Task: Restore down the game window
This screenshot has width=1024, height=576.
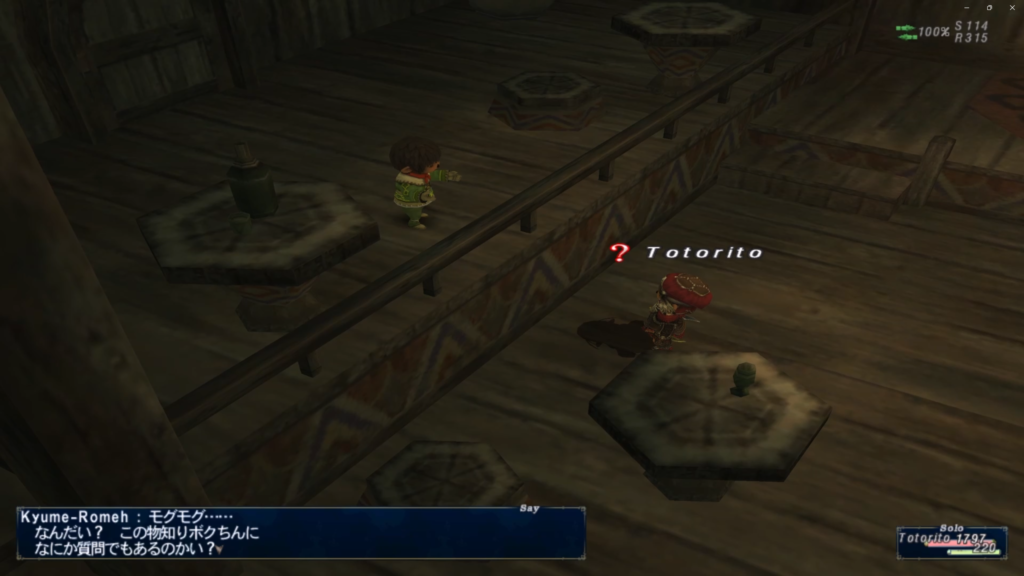Action: click(x=989, y=7)
